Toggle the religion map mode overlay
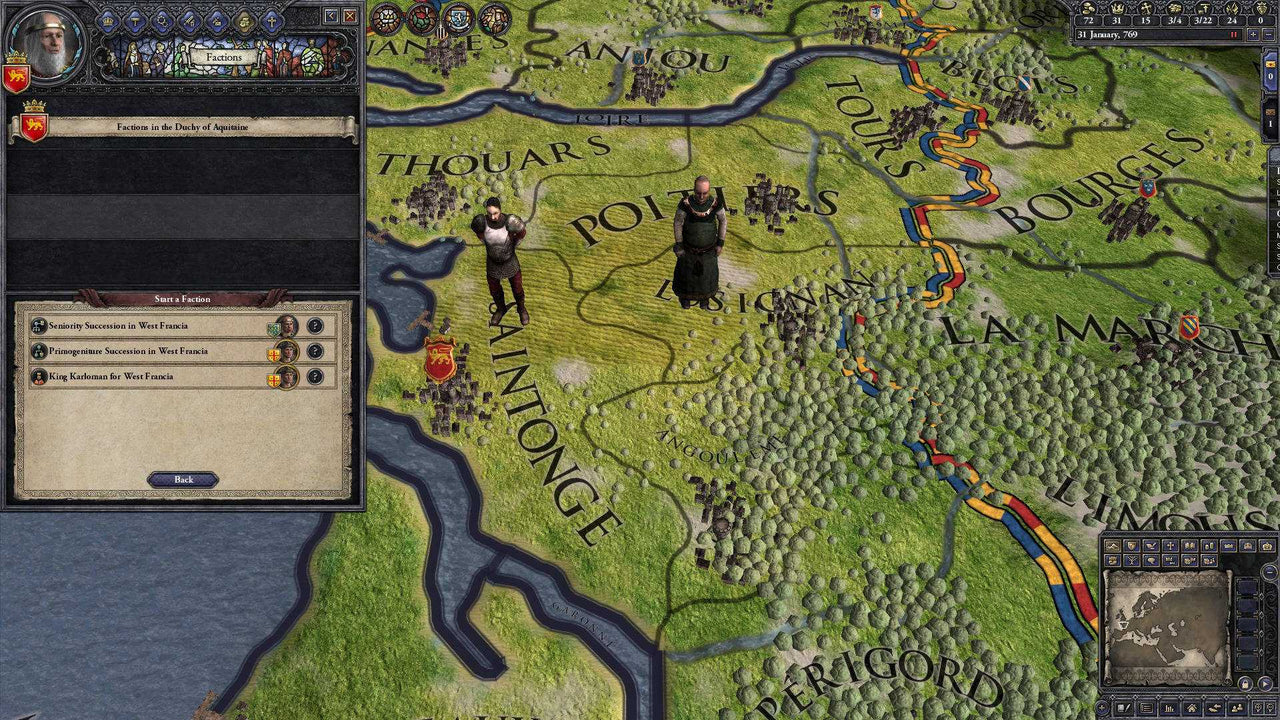This screenshot has height=720, width=1280. point(1170,546)
